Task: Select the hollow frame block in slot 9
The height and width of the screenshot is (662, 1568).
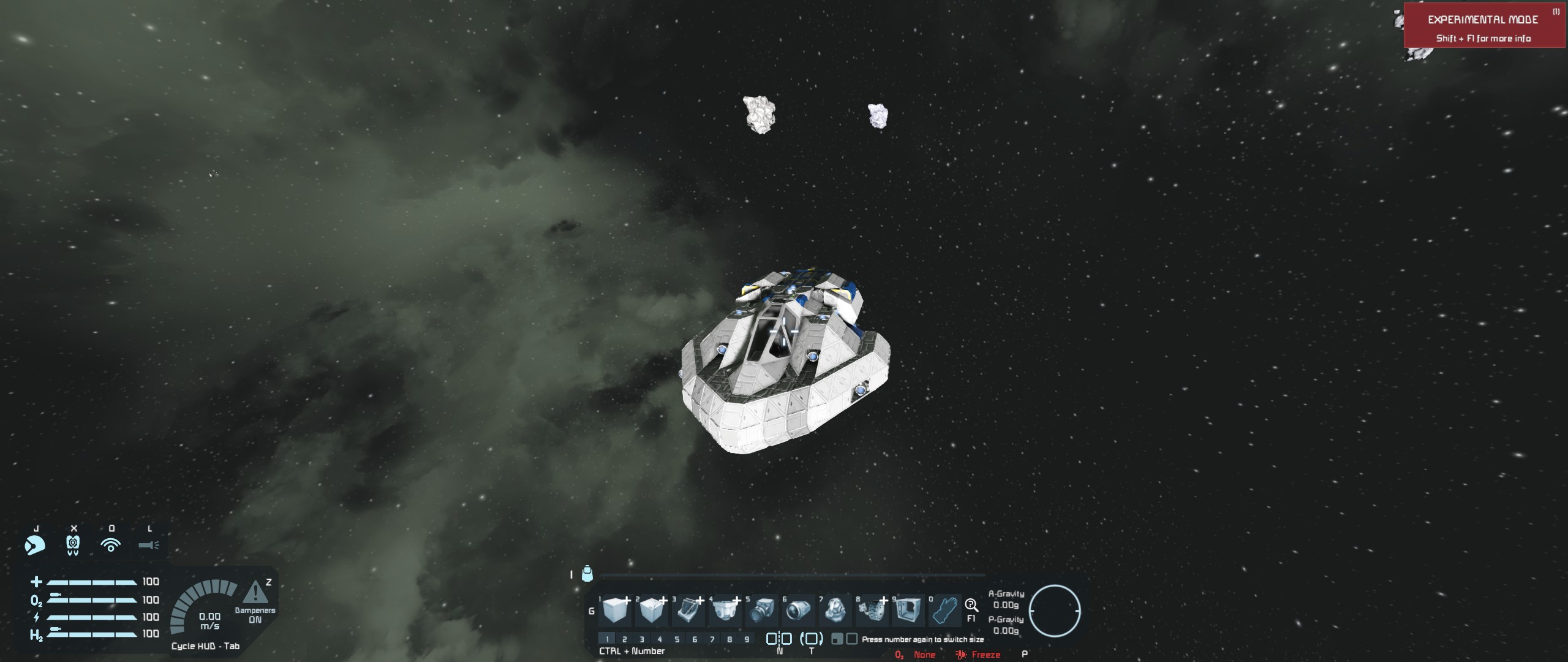Action: (x=908, y=611)
